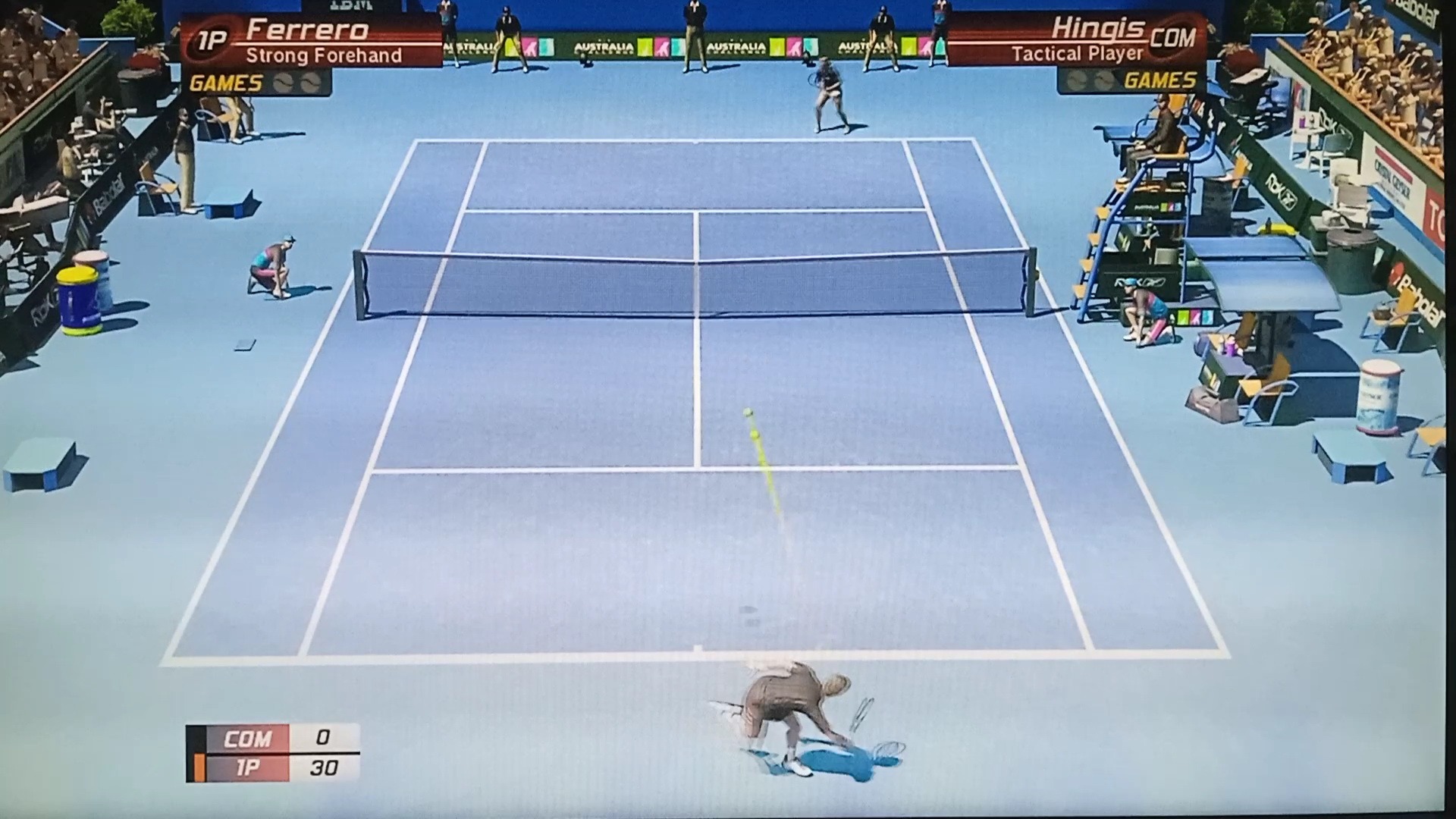Select the Hingis COM player nameplate
Image resolution: width=1456 pixels, height=819 pixels.
1077,40
